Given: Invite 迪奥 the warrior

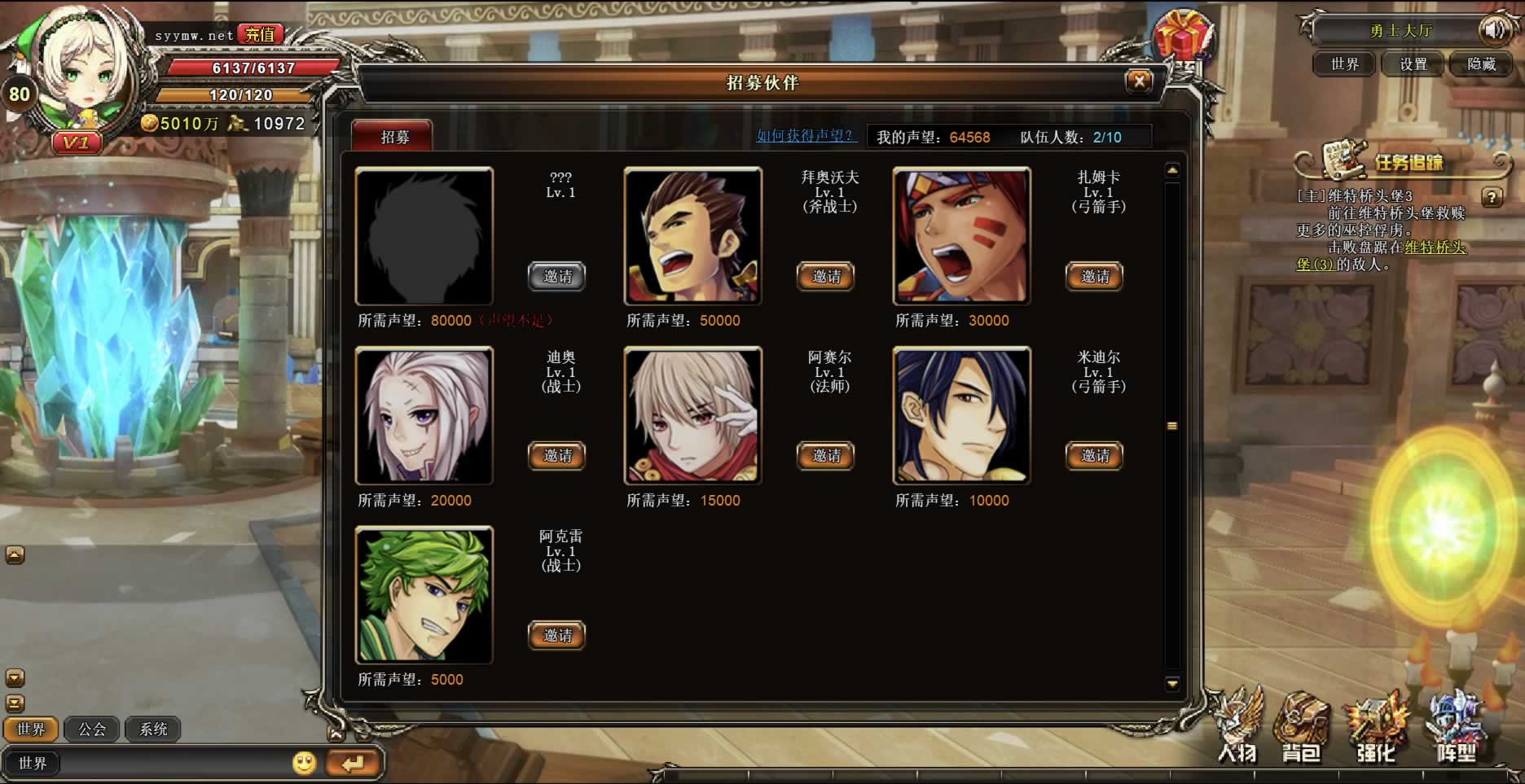Looking at the screenshot, I should click(x=557, y=456).
